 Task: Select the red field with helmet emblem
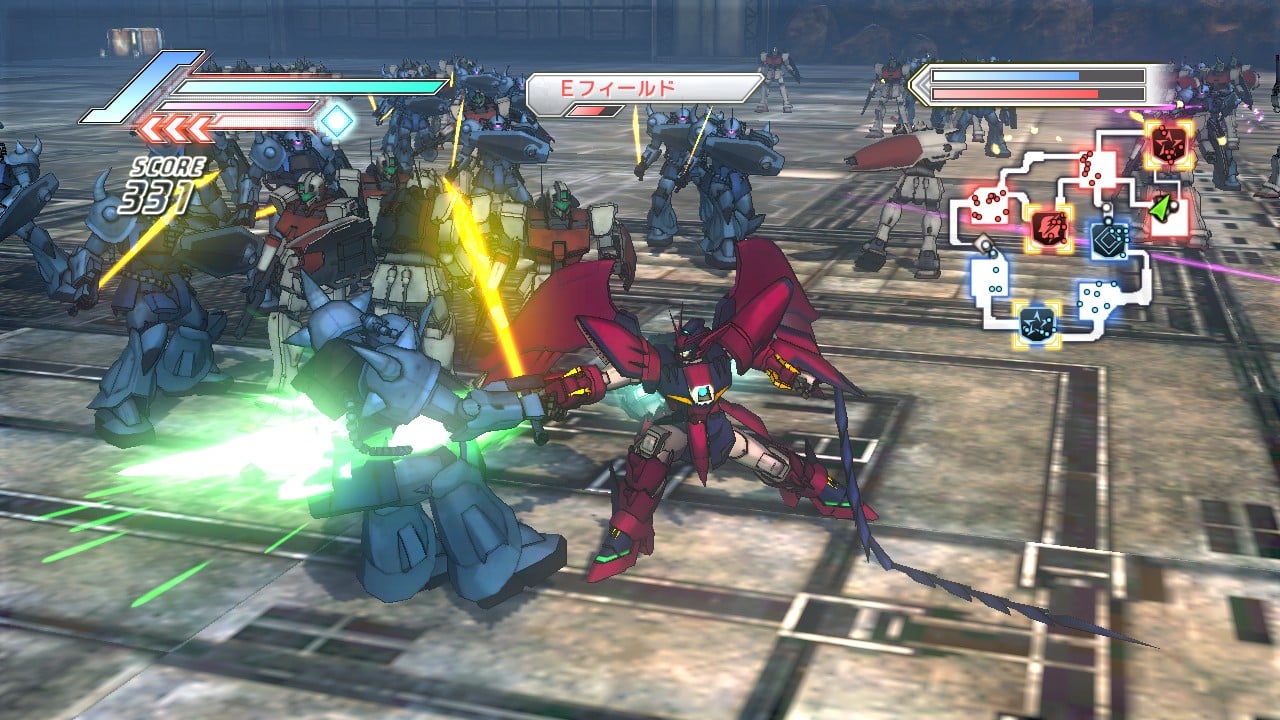pyautogui.click(x=1050, y=227)
